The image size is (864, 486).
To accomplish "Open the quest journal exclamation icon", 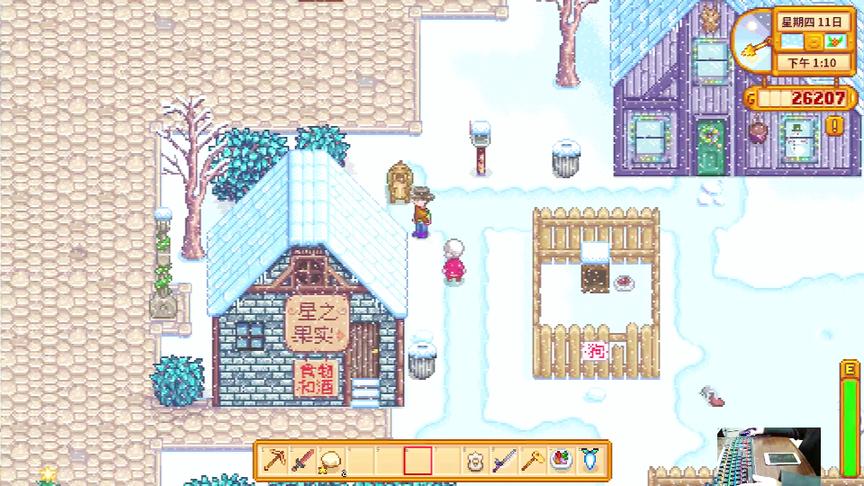I will 835,126.
